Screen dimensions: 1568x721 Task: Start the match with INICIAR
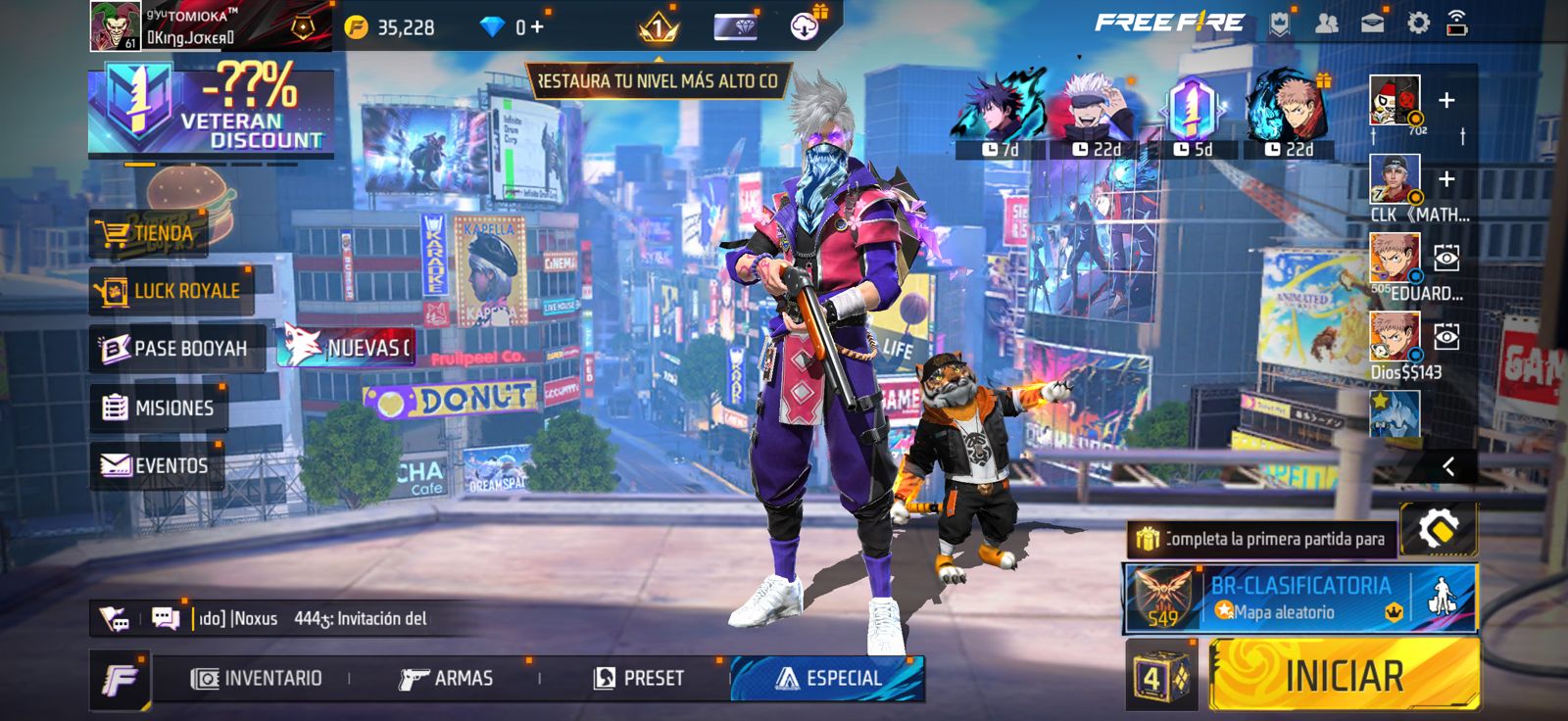click(x=1344, y=675)
